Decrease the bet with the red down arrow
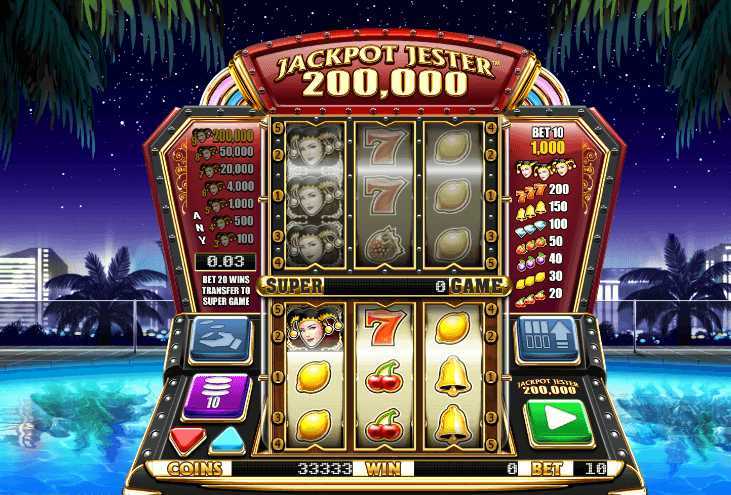 pos(188,439)
